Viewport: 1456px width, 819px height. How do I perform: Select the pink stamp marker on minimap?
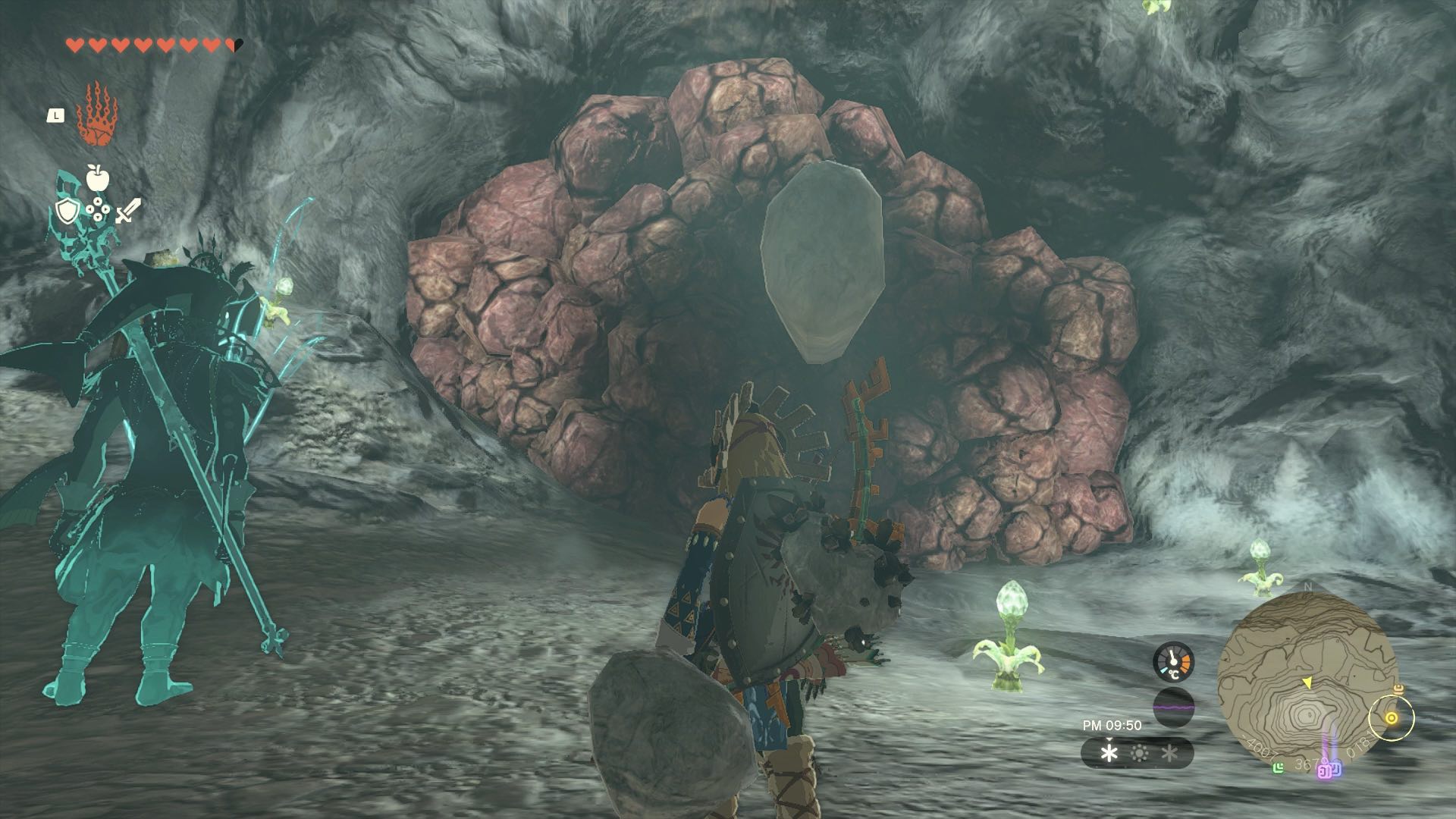coord(1326,770)
